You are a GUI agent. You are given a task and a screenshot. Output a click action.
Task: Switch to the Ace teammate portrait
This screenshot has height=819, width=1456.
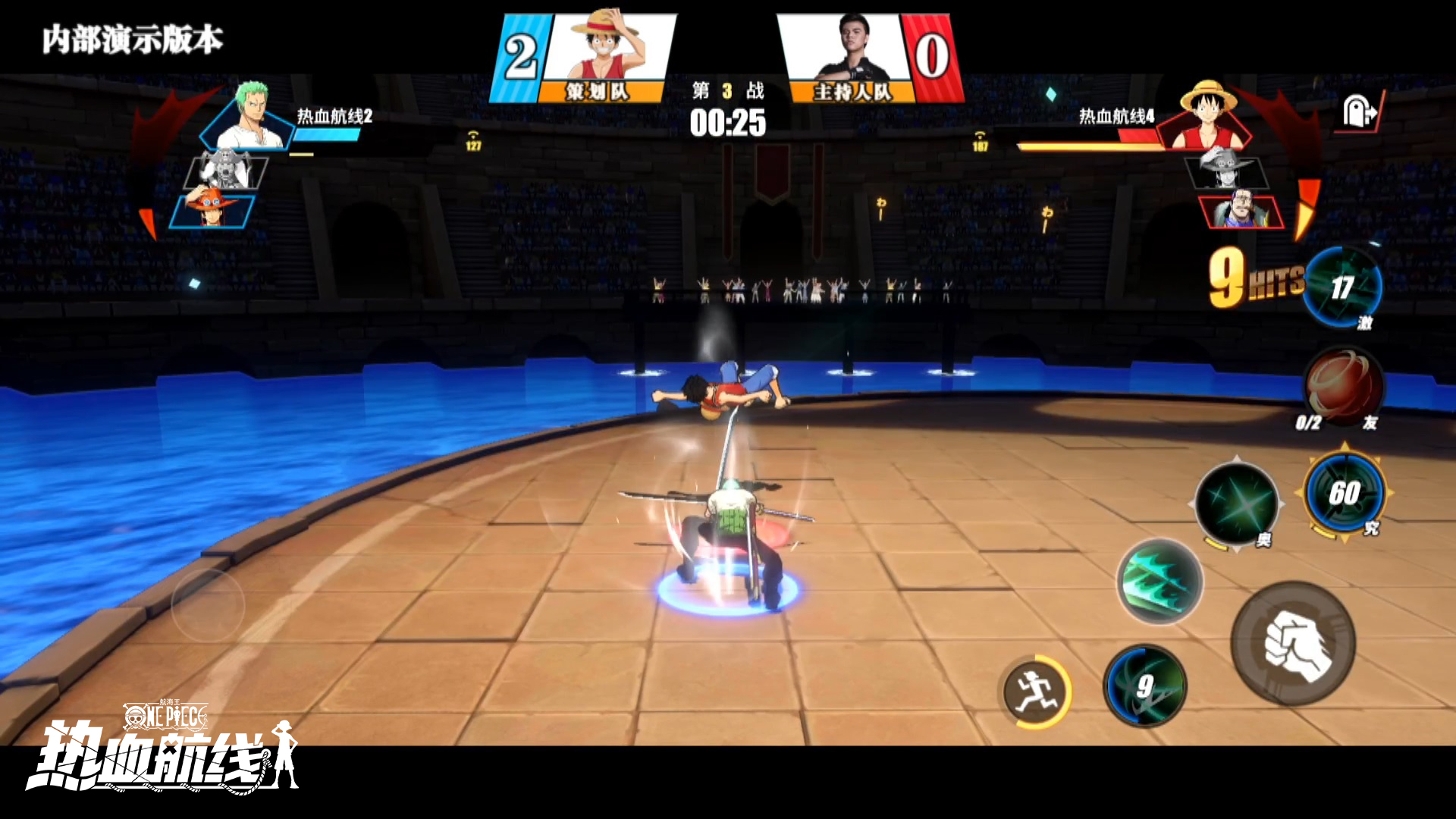[212, 210]
